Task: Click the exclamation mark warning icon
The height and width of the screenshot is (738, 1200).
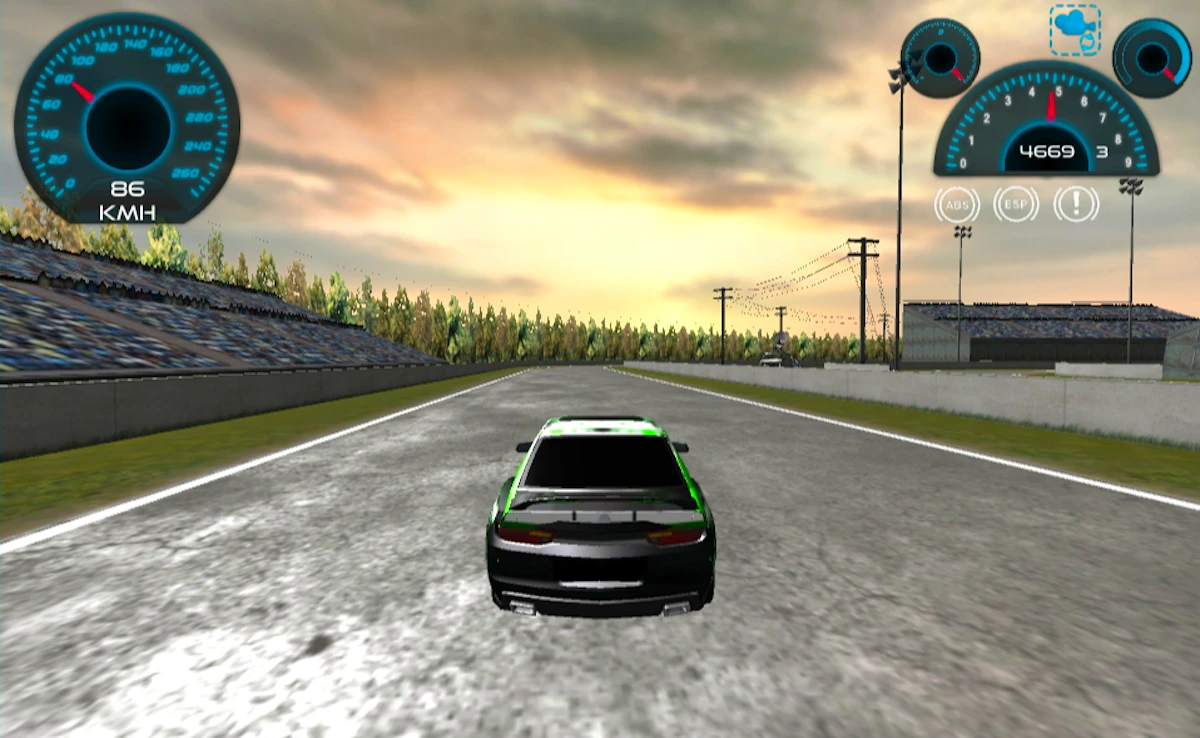Action: point(1076,205)
